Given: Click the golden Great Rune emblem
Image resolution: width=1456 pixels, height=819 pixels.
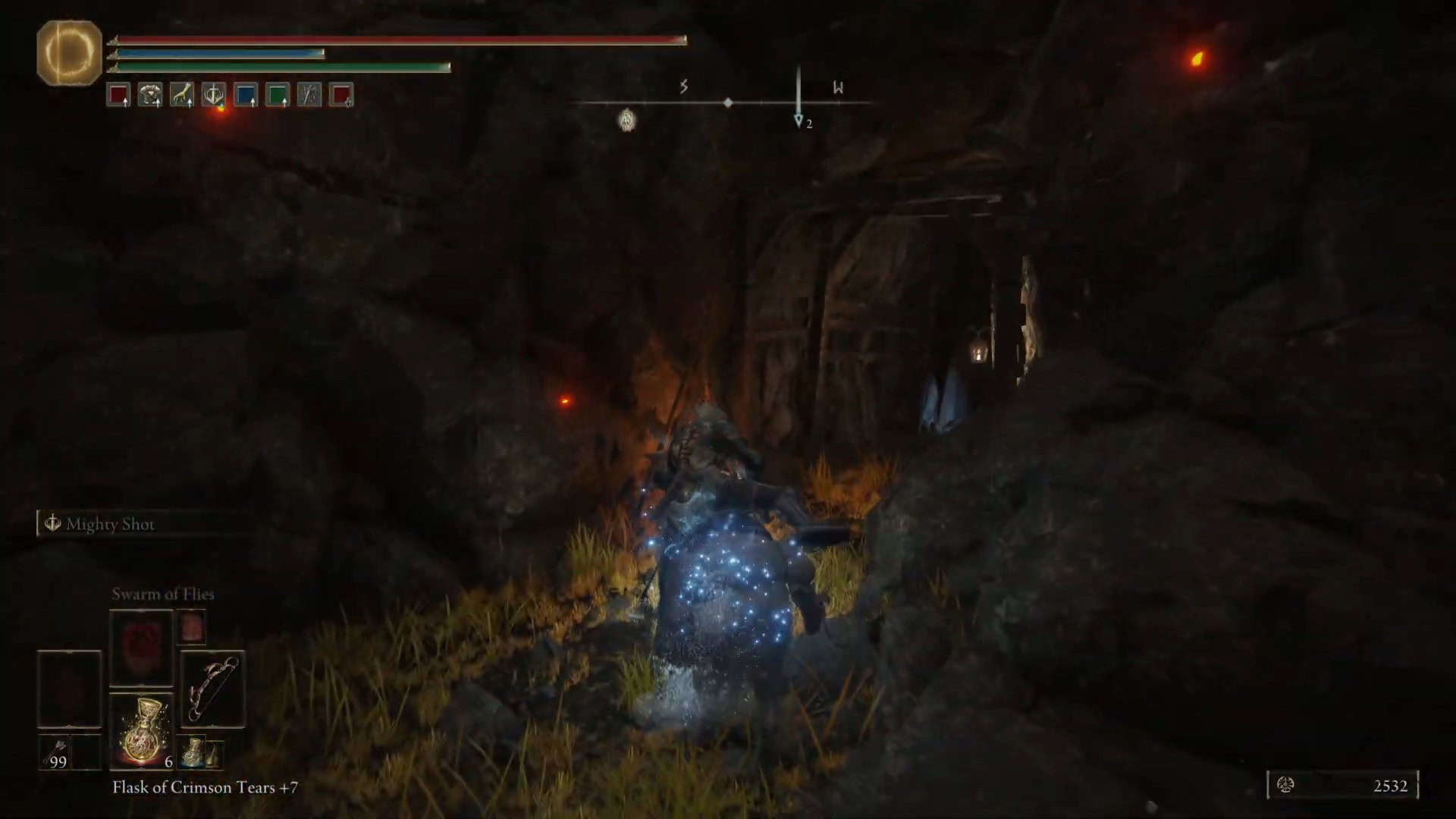Looking at the screenshot, I should [69, 52].
